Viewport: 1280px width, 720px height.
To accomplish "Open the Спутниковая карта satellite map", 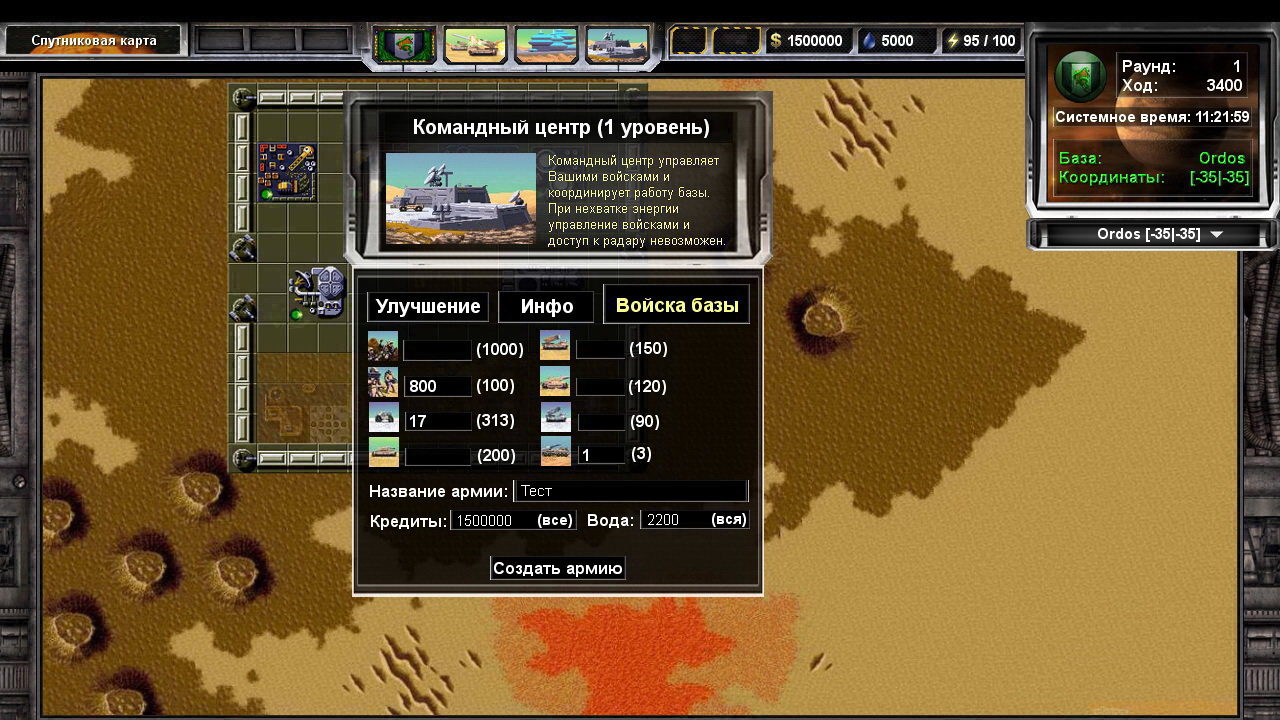I will pos(93,41).
